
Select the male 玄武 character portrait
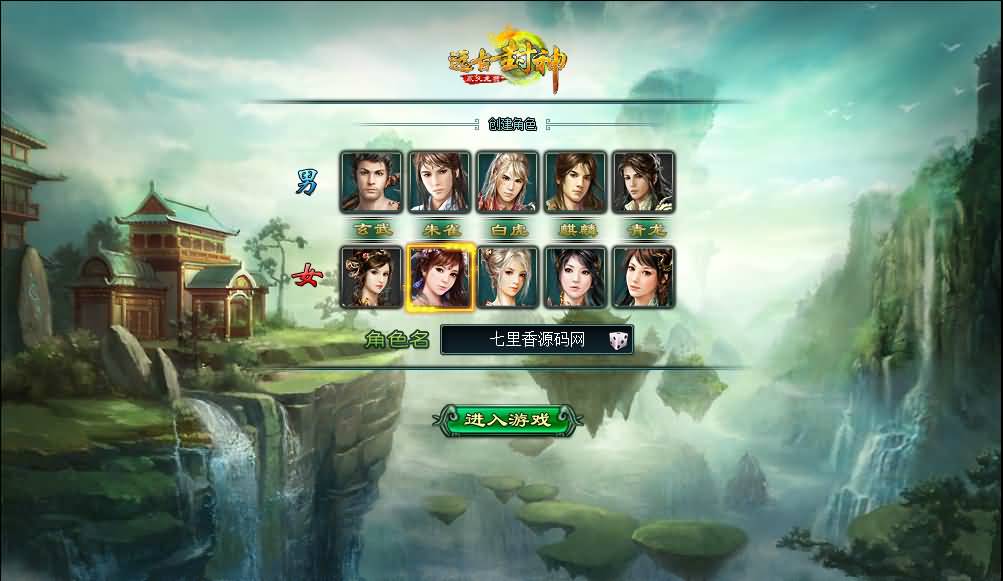(371, 182)
